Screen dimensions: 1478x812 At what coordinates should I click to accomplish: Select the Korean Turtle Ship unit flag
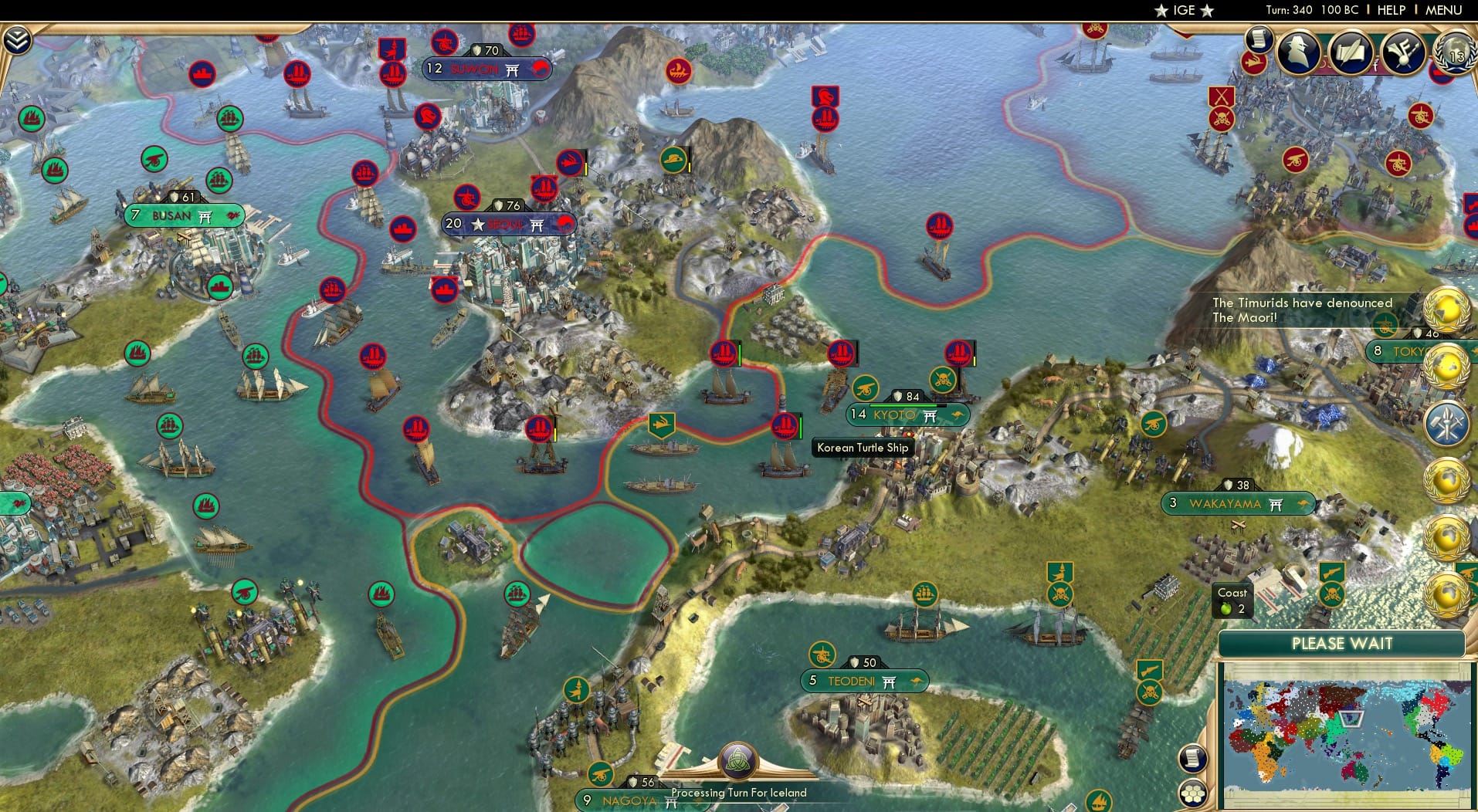coord(786,426)
